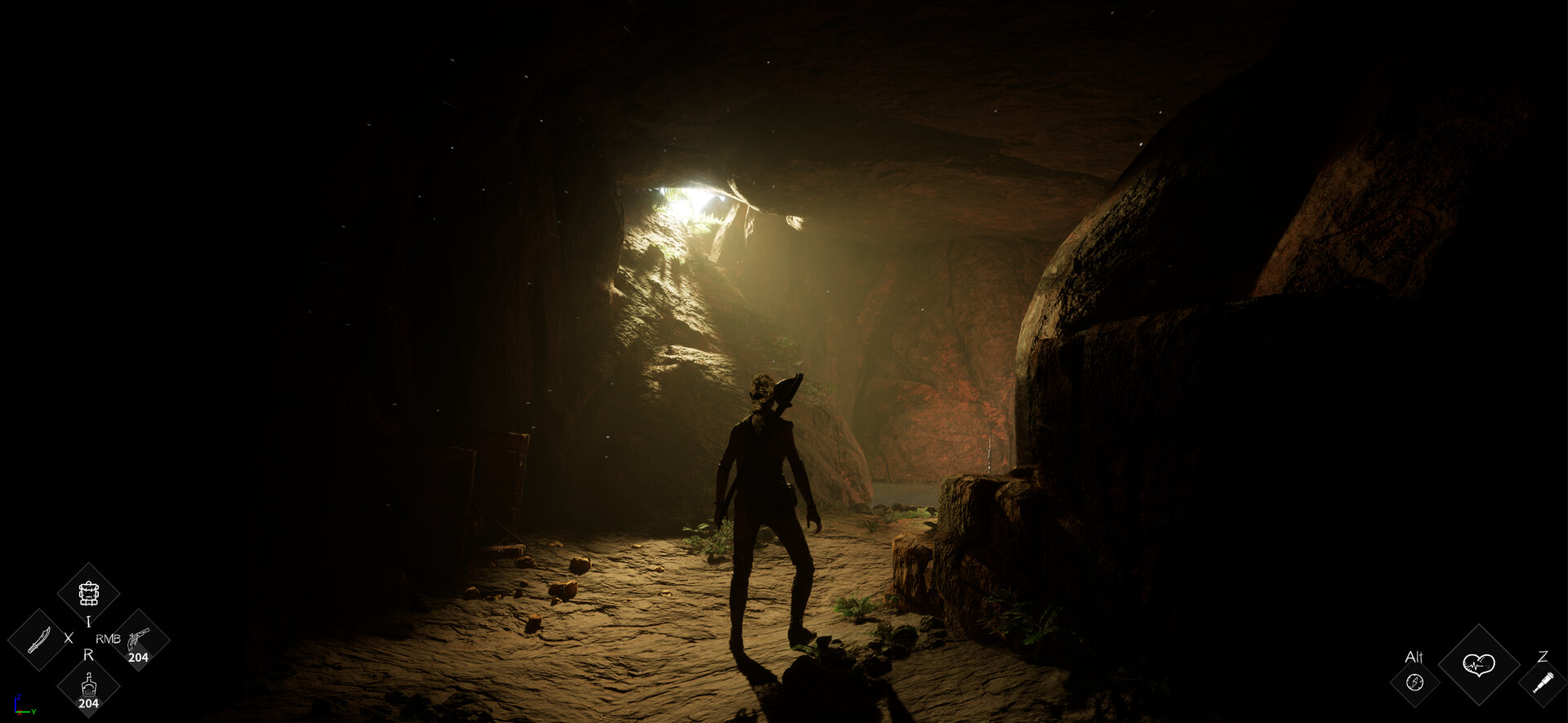Screen dimensions: 1568x723
Task: Click the XYZ axis gizmo
Action: pyautogui.click(x=23, y=706)
